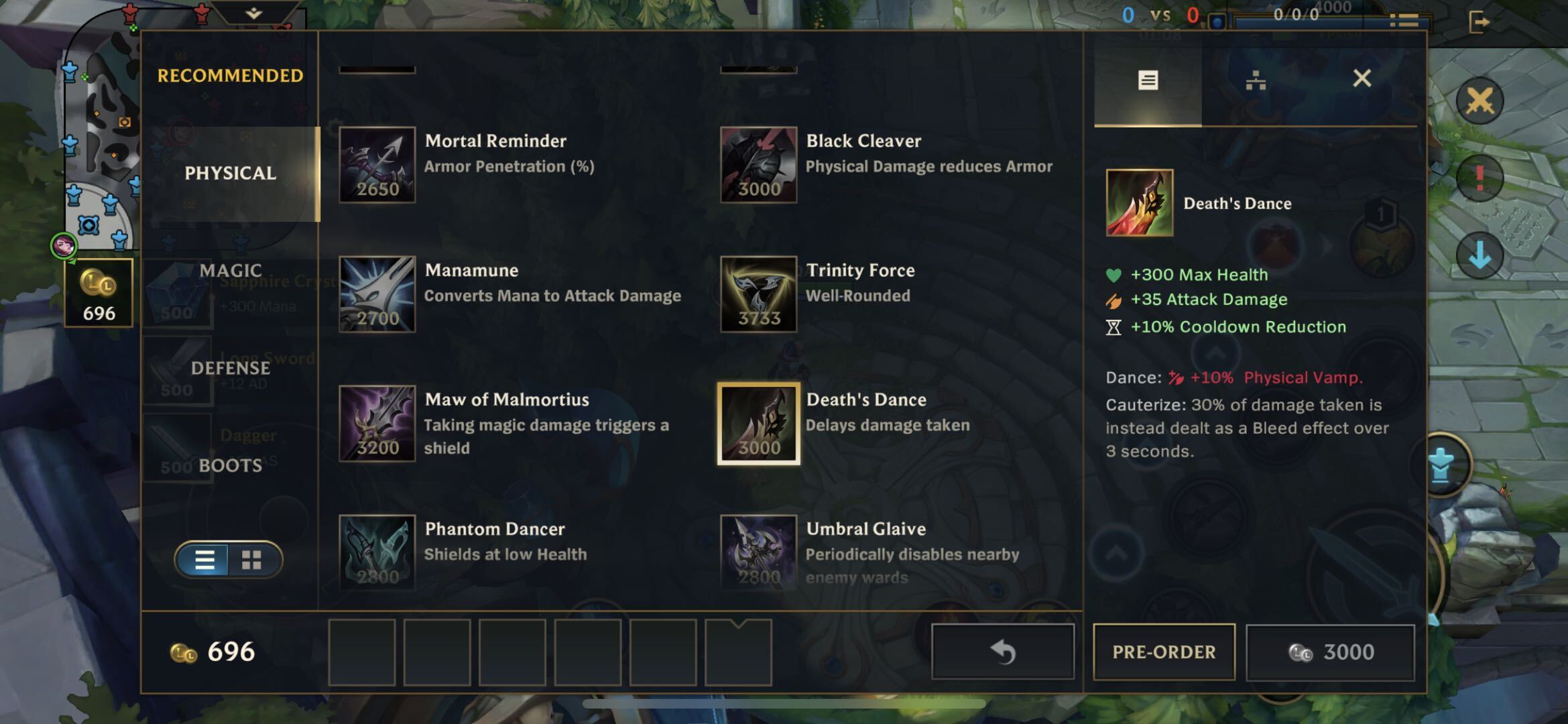The height and width of the screenshot is (724, 1568).
Task: Switch to the Physical items category
Action: 230,173
